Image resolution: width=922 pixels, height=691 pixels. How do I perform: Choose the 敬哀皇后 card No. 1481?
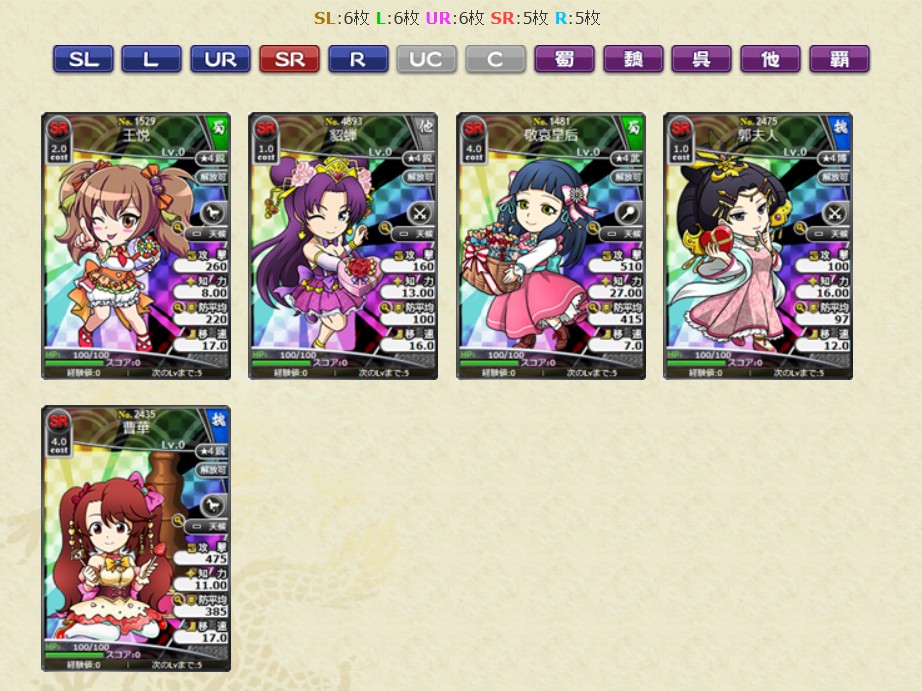551,246
